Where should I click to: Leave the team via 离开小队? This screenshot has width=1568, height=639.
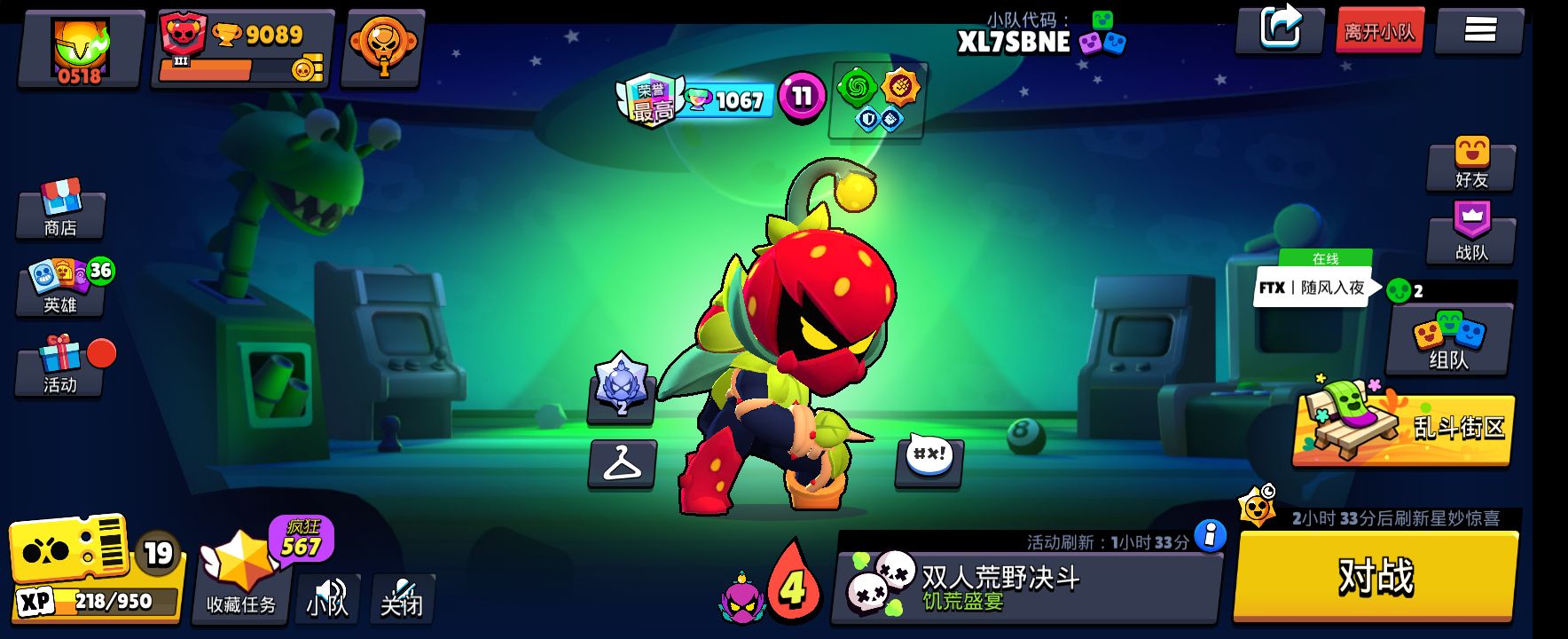pos(1379,32)
